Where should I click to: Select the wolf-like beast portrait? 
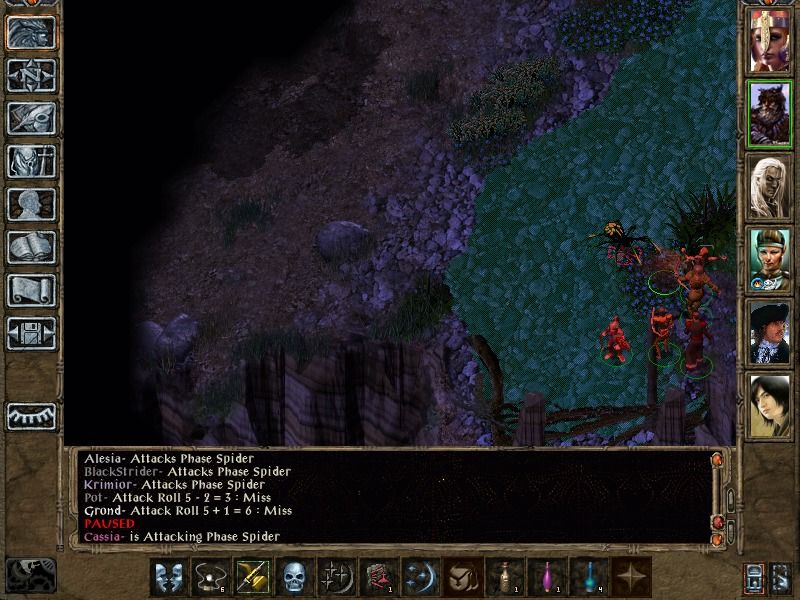(771, 113)
